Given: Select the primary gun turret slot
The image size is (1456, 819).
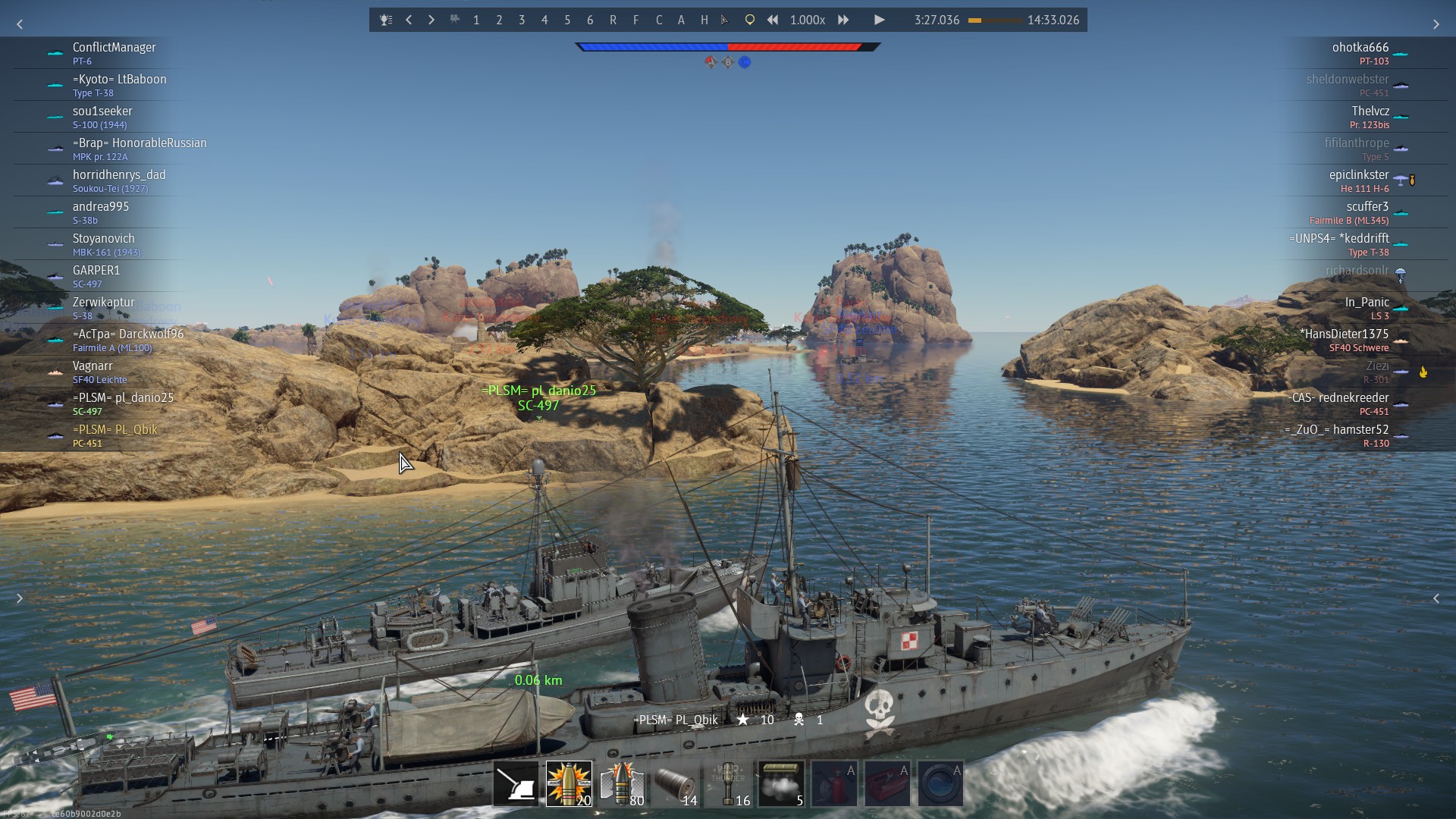Looking at the screenshot, I should pyautogui.click(x=516, y=783).
